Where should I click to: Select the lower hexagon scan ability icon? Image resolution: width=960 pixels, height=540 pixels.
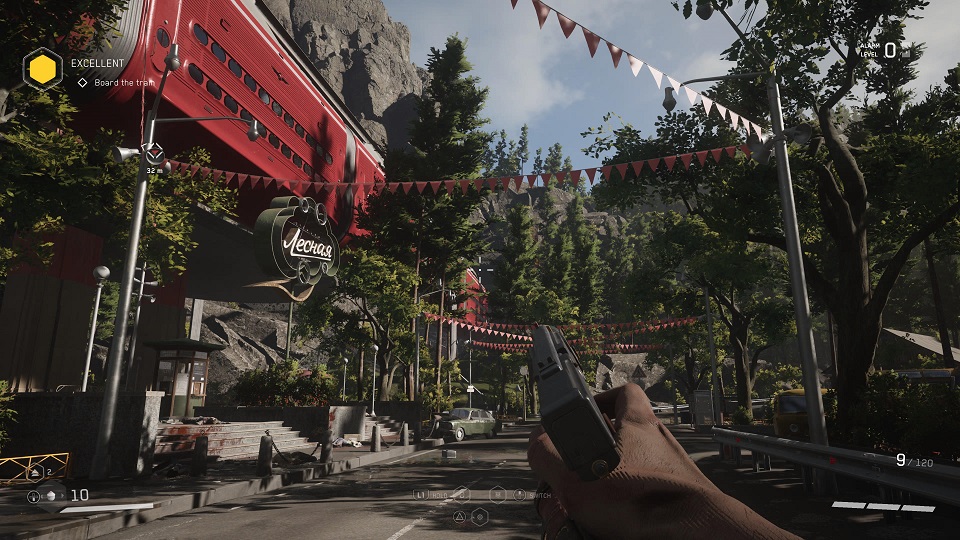click(x=480, y=516)
